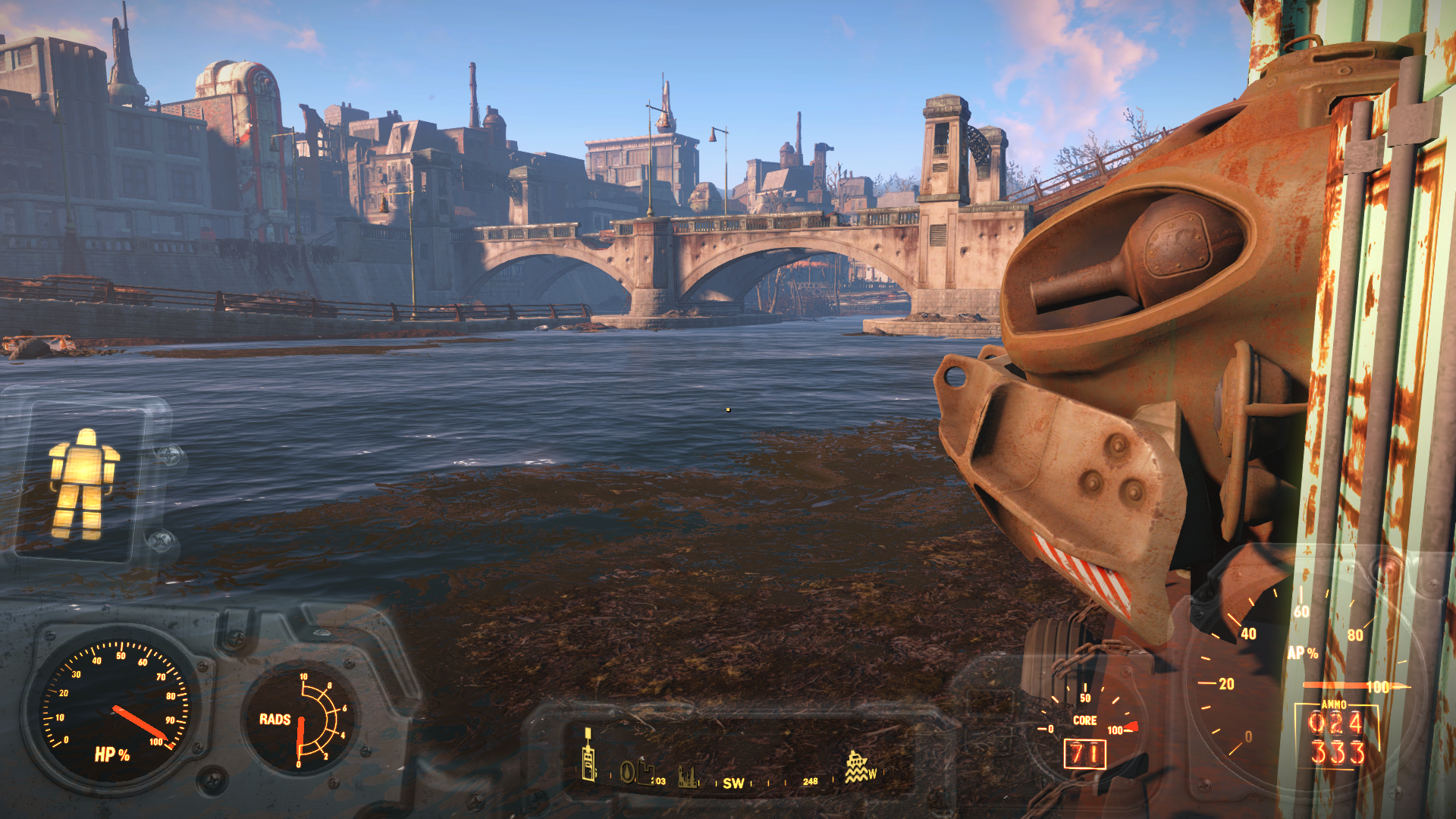This screenshot has height=819, width=1456.
Task: Click the sunken ship compass marker
Action: [x=856, y=767]
